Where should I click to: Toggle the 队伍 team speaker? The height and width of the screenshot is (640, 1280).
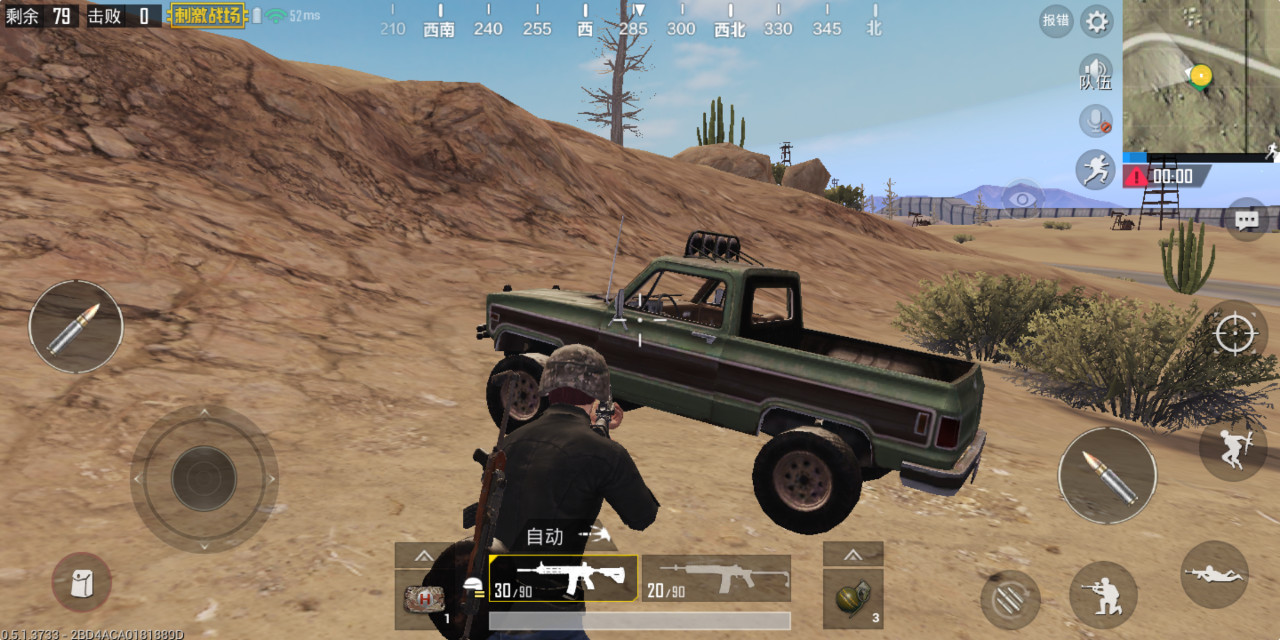1096,73
